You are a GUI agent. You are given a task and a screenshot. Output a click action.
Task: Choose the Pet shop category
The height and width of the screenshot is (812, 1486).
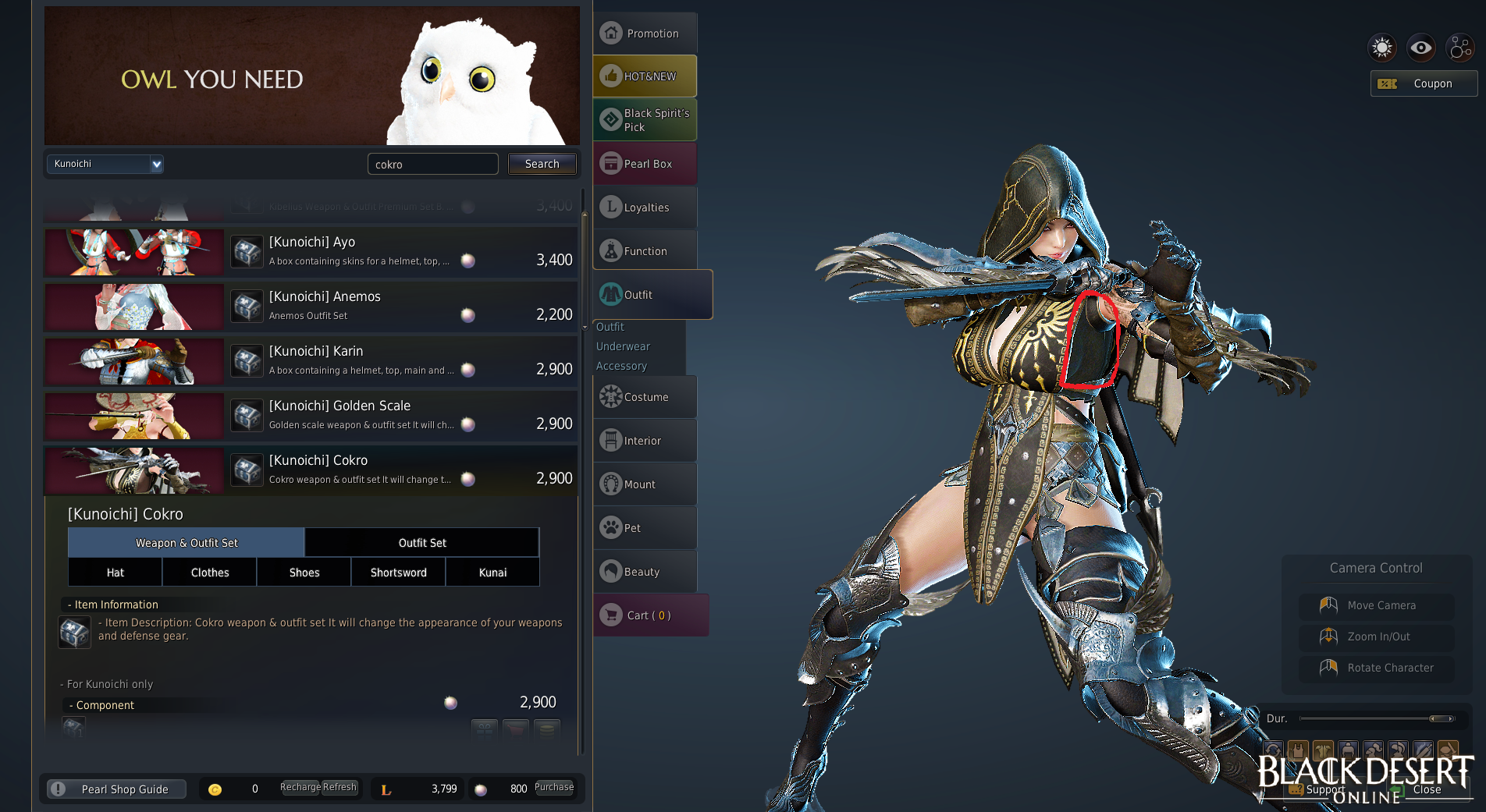tap(645, 528)
